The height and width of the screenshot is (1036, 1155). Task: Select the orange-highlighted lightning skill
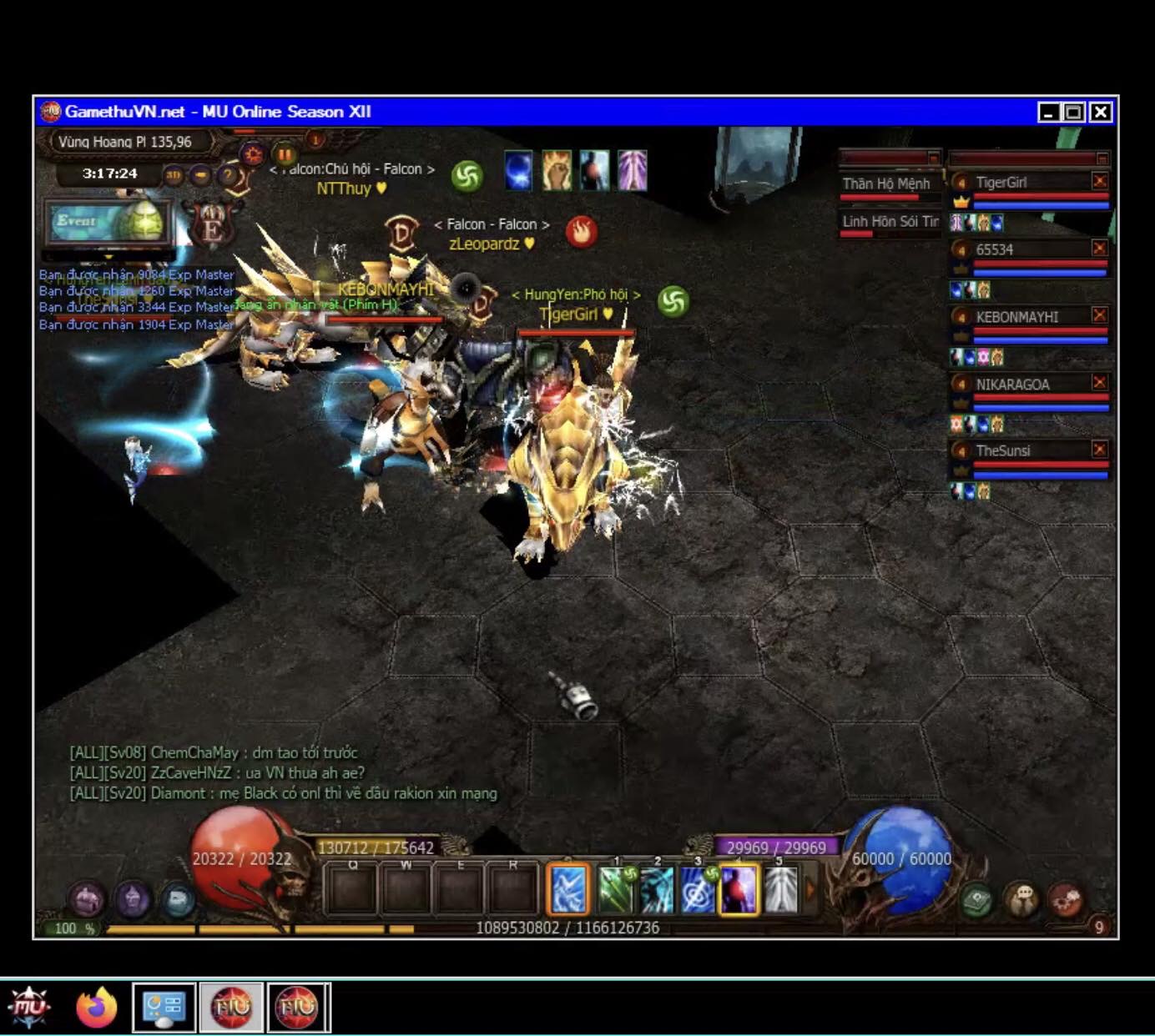pyautogui.click(x=568, y=890)
